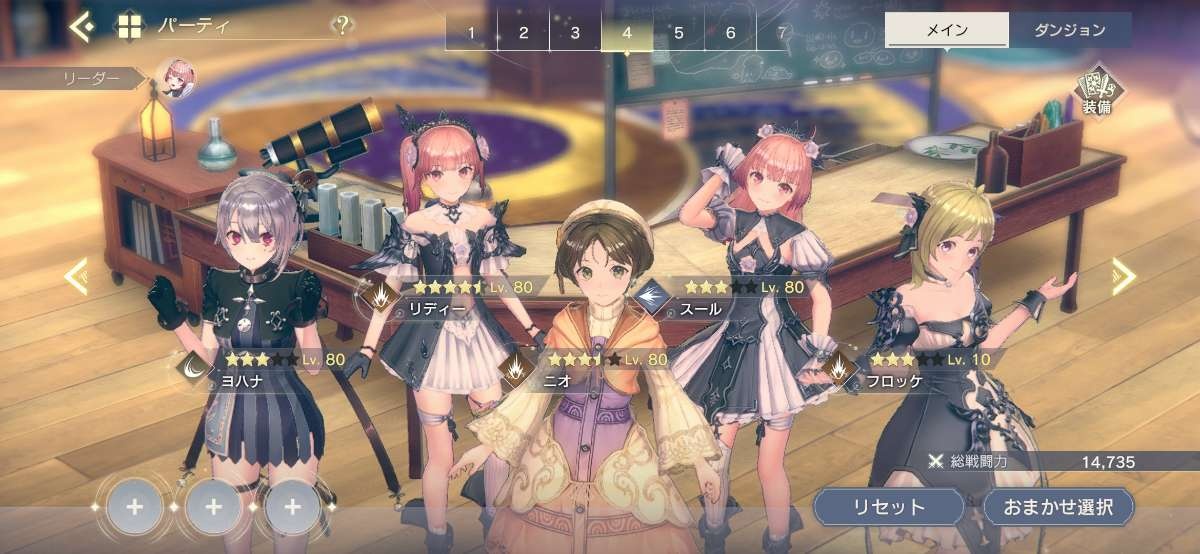Switch to party slot 1
The height and width of the screenshot is (554, 1200).
[471, 33]
